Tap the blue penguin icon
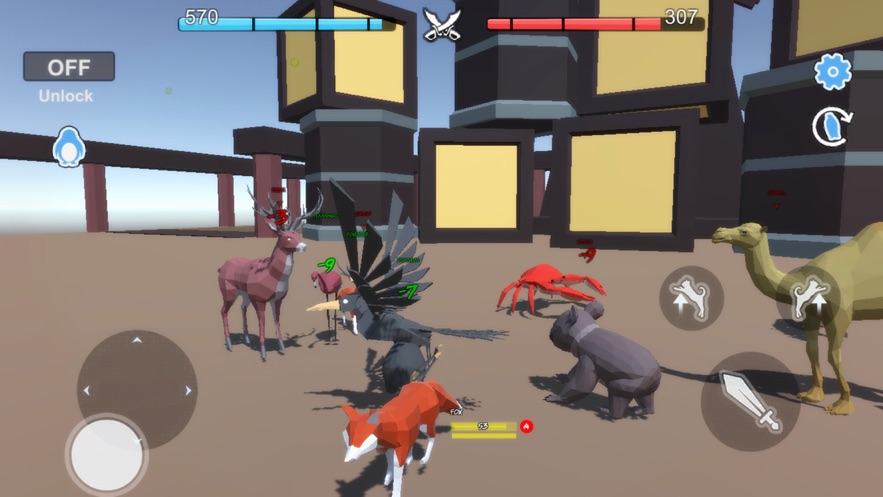The image size is (883, 497). coord(69,148)
